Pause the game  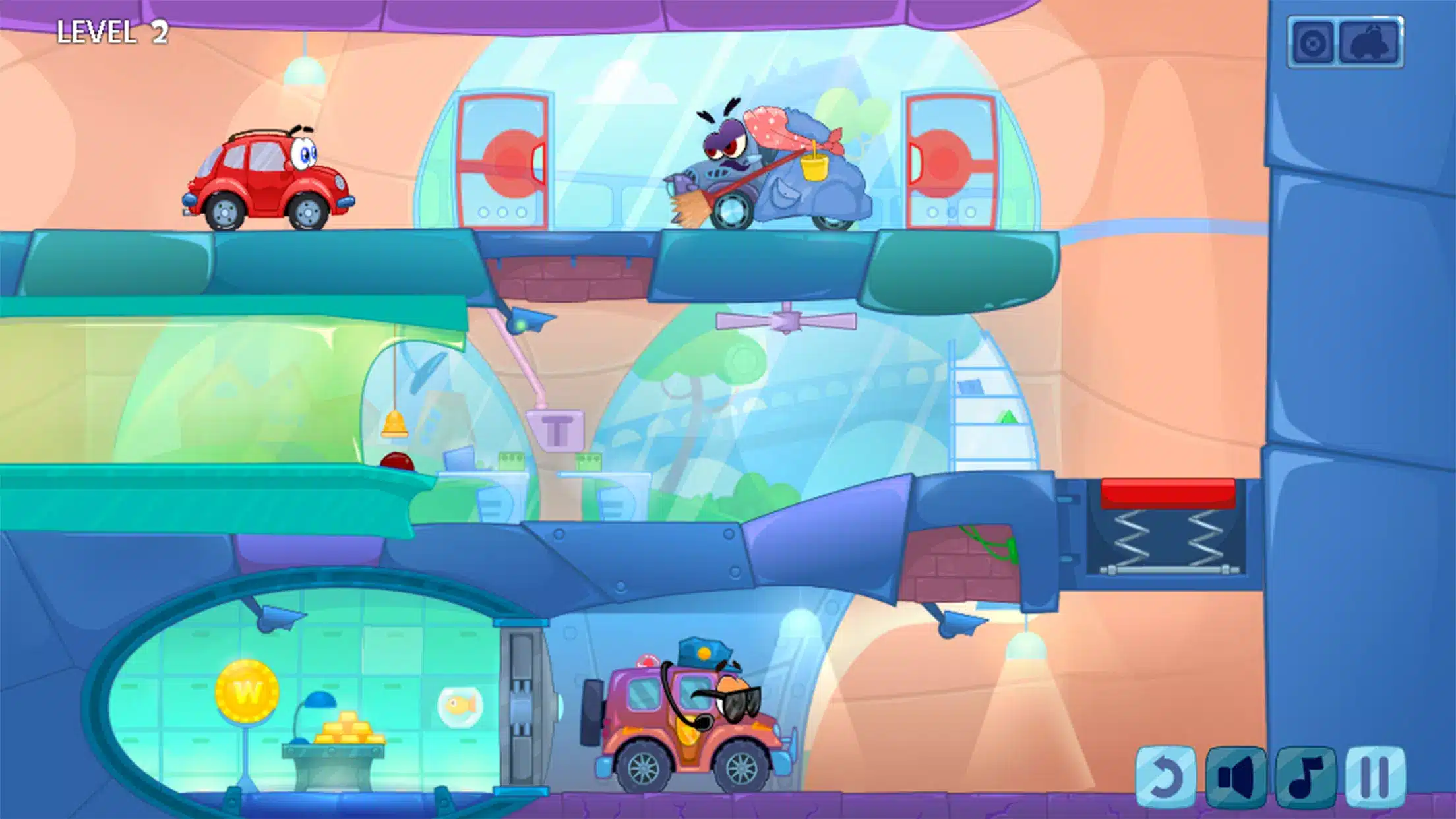pyautogui.click(x=1375, y=777)
